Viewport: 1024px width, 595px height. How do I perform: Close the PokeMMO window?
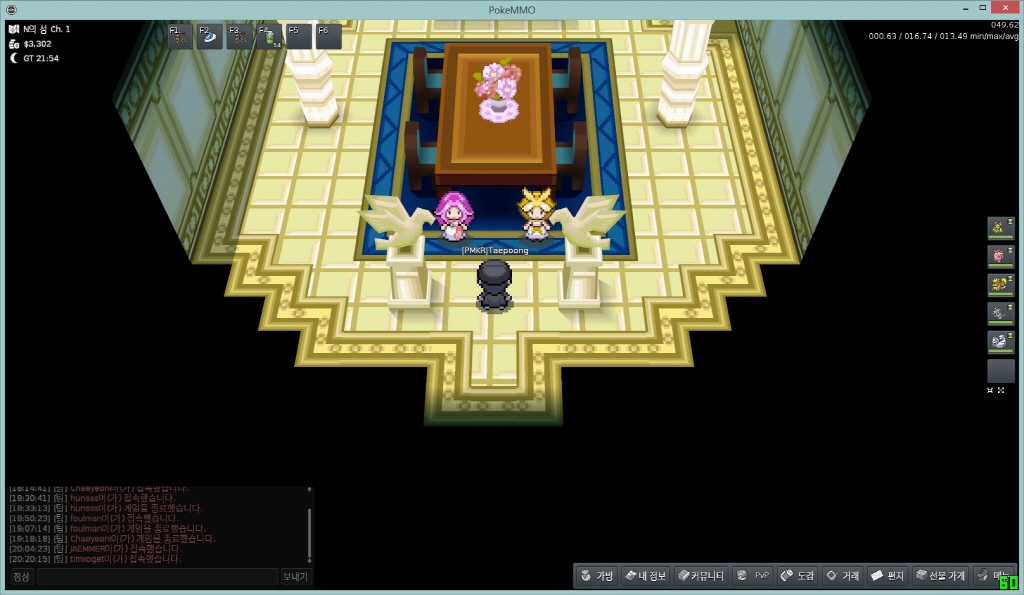click(x=1001, y=8)
